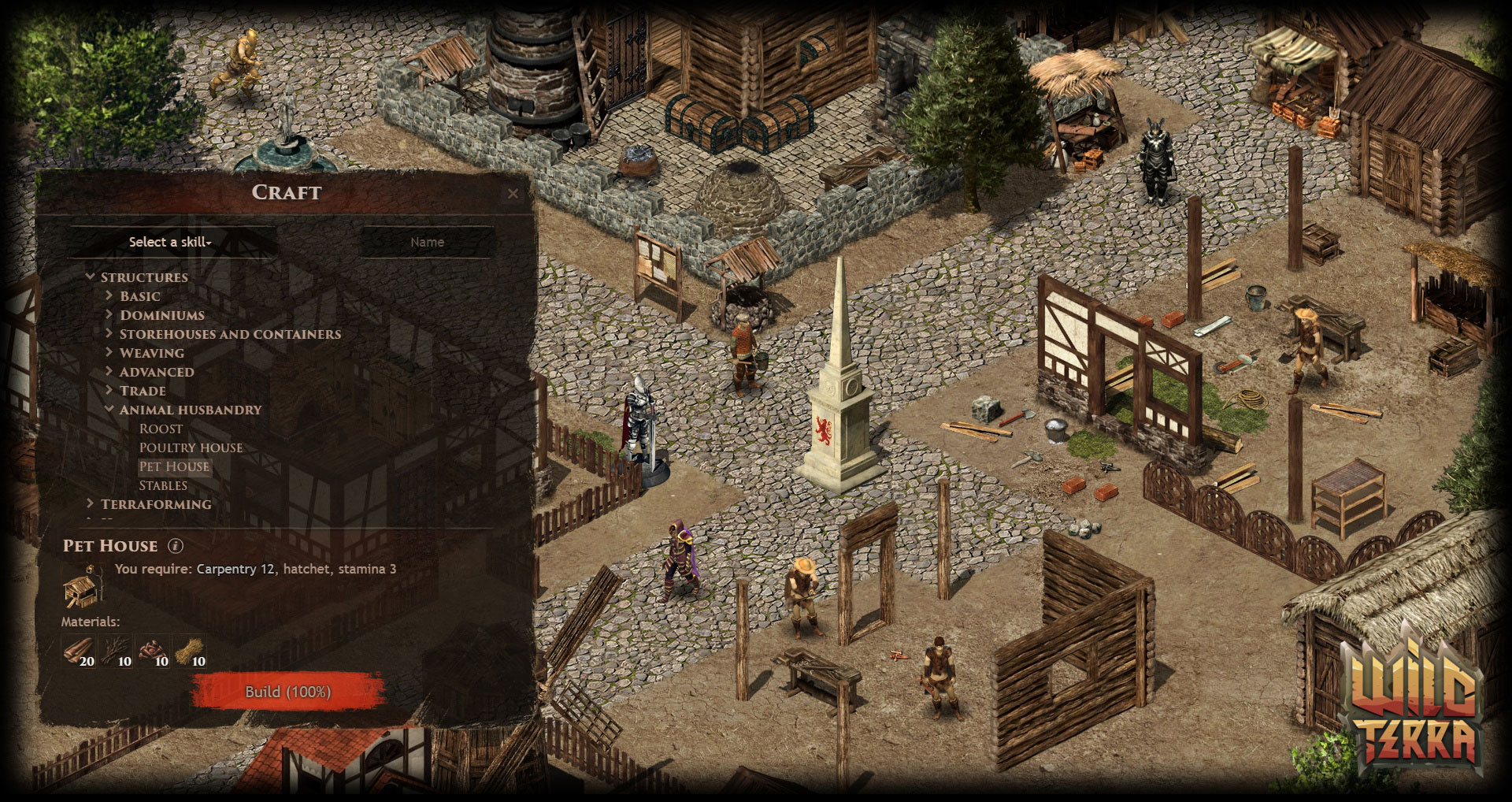This screenshot has height=802, width=1512.
Task: Expand the Terraforming category
Action: coord(91,504)
